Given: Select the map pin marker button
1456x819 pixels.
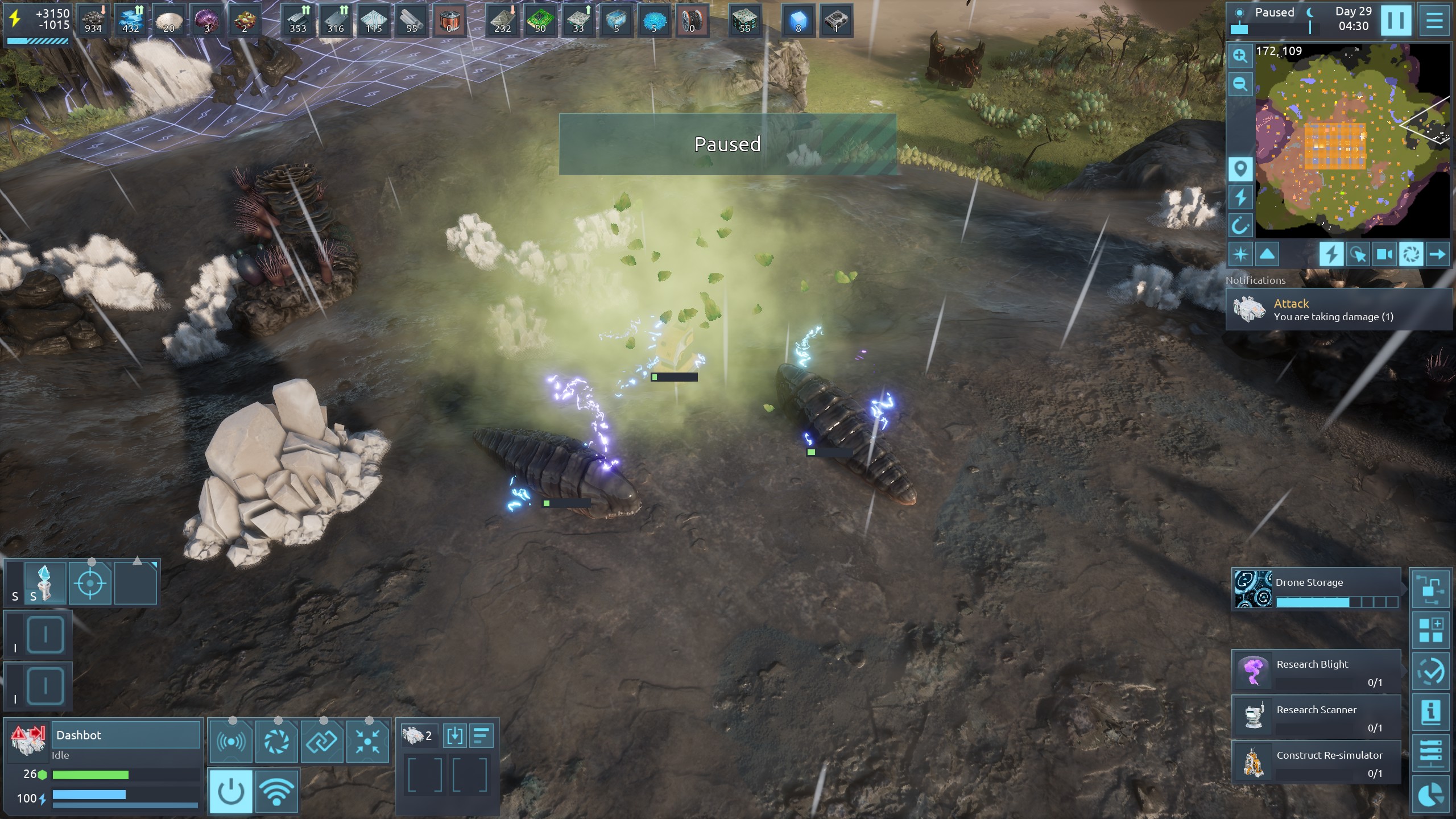Looking at the screenshot, I should (1240, 169).
